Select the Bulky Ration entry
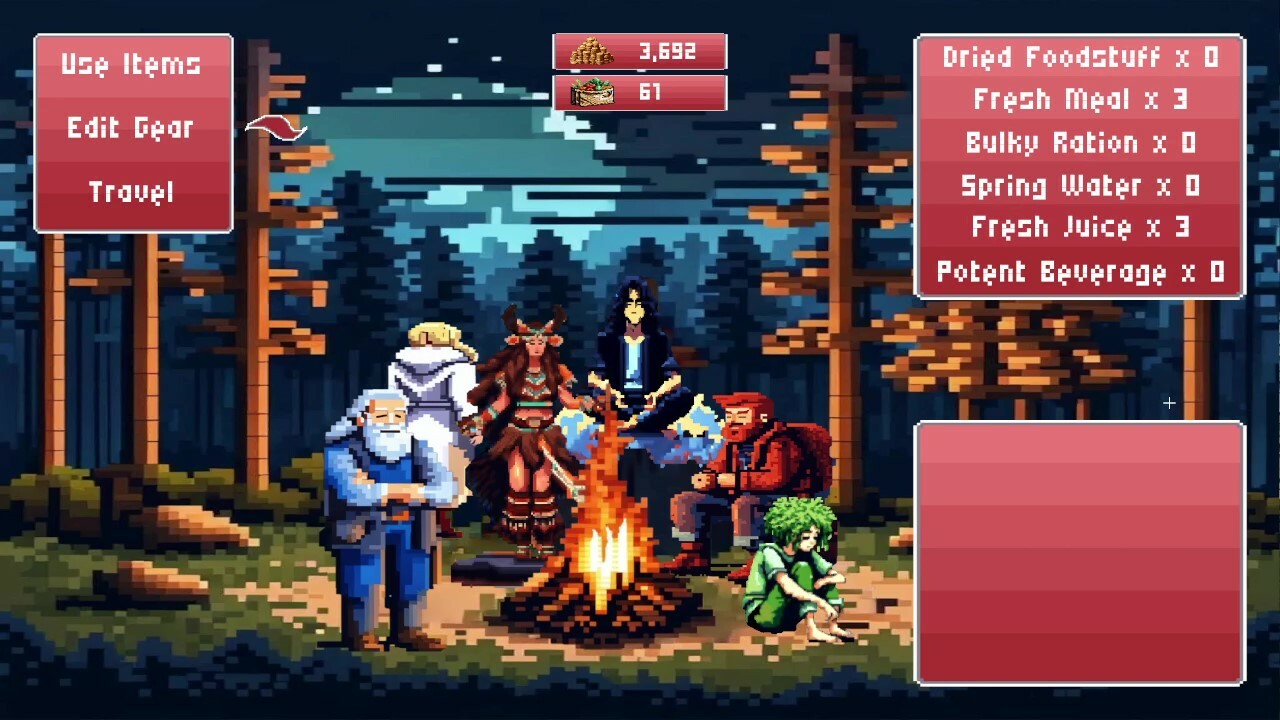 coord(1080,143)
